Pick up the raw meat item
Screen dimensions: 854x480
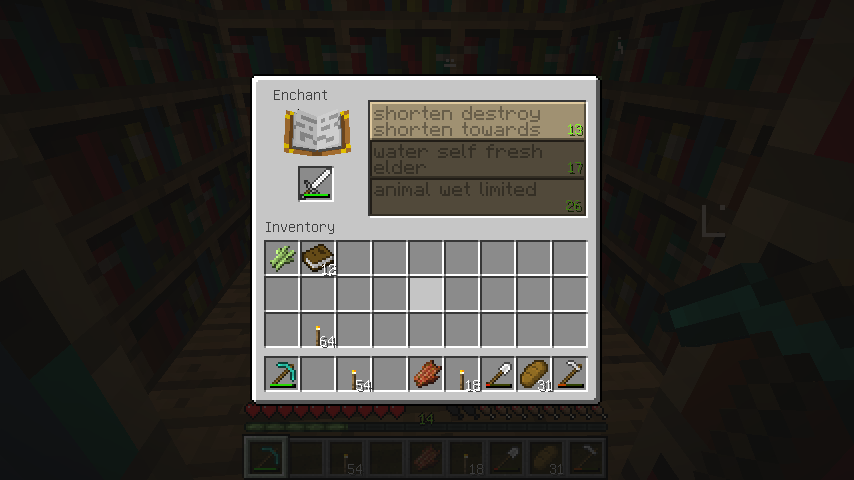pos(425,374)
